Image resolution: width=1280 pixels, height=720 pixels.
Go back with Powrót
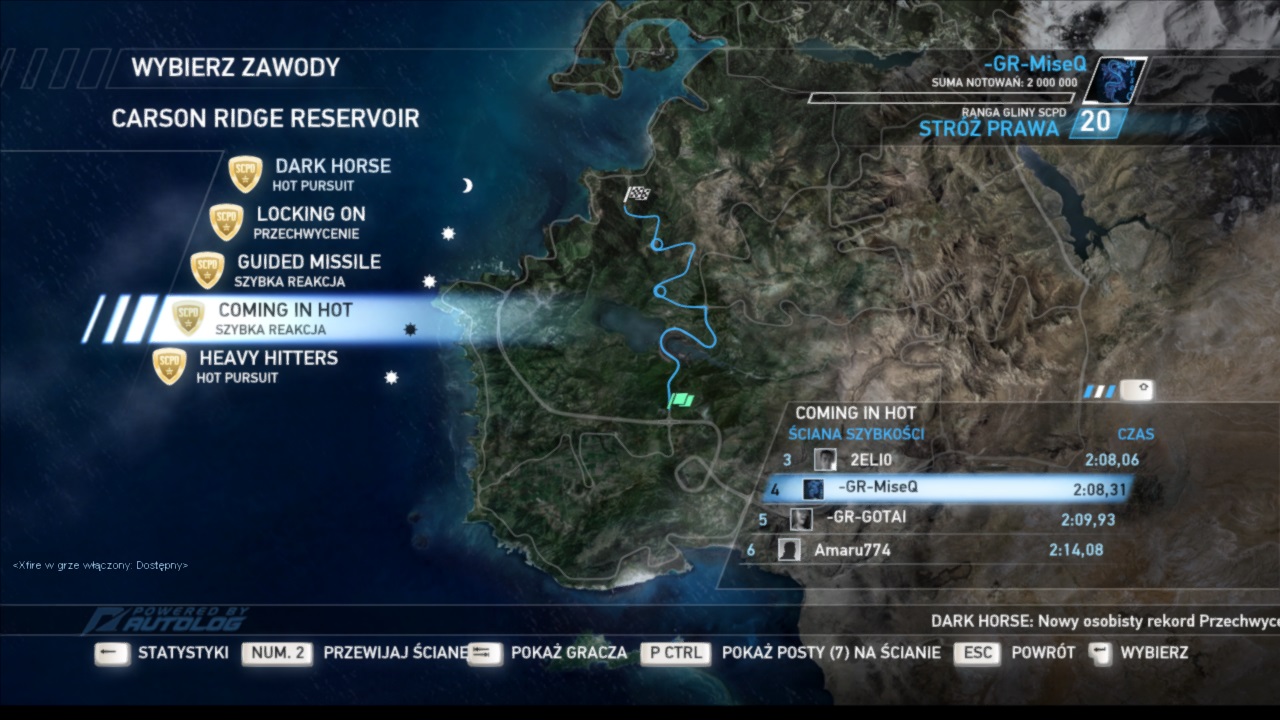tap(1043, 653)
